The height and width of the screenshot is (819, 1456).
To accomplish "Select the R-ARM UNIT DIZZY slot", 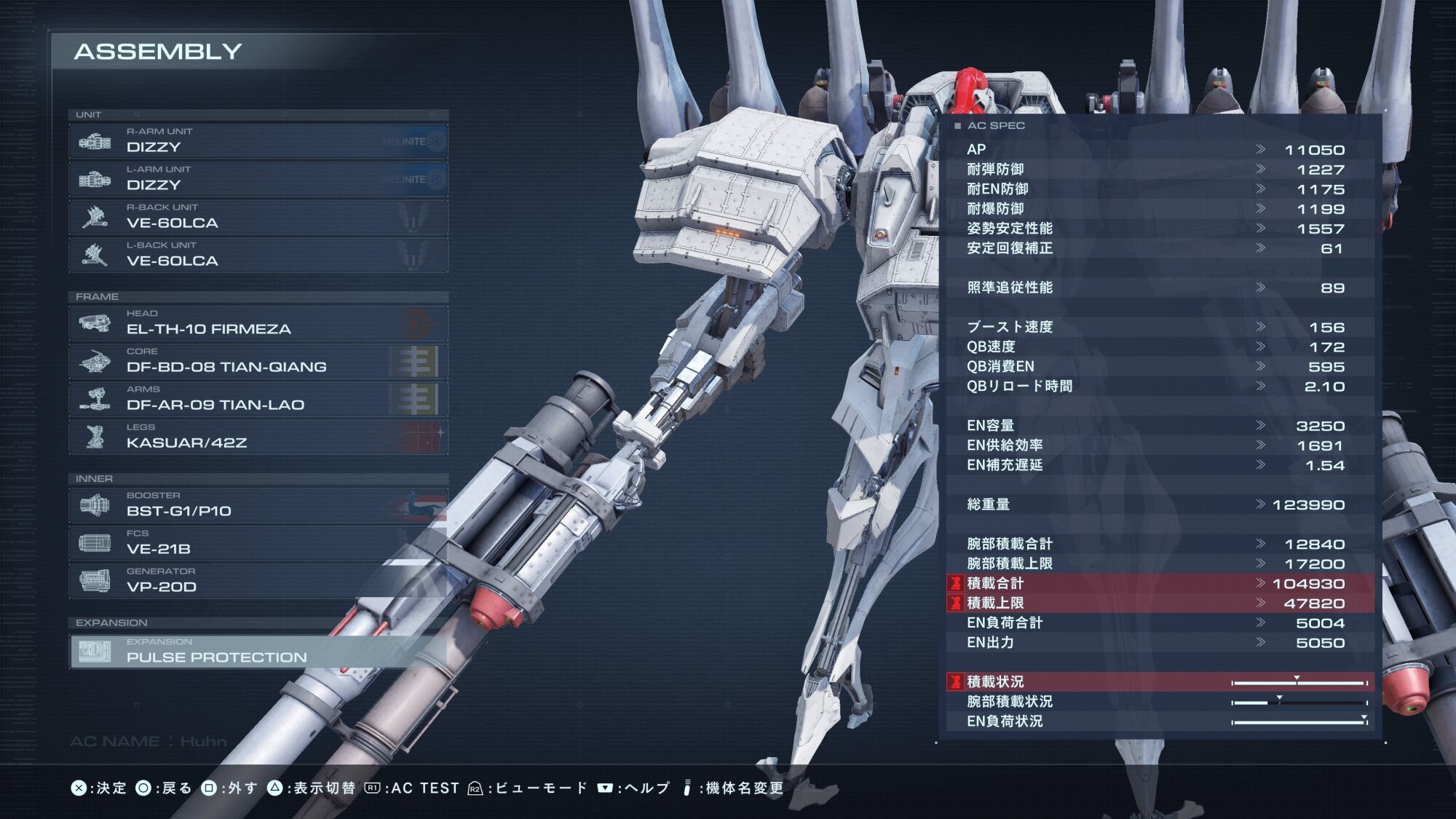I will [x=258, y=141].
